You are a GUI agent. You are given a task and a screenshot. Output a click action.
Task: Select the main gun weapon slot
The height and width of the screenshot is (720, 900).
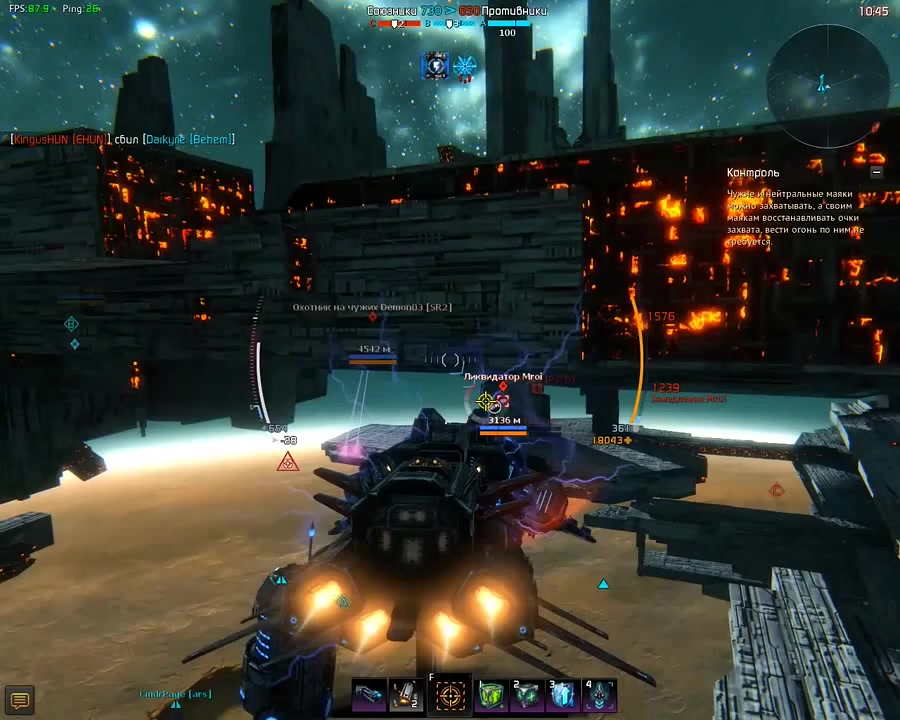pyautogui.click(x=369, y=695)
